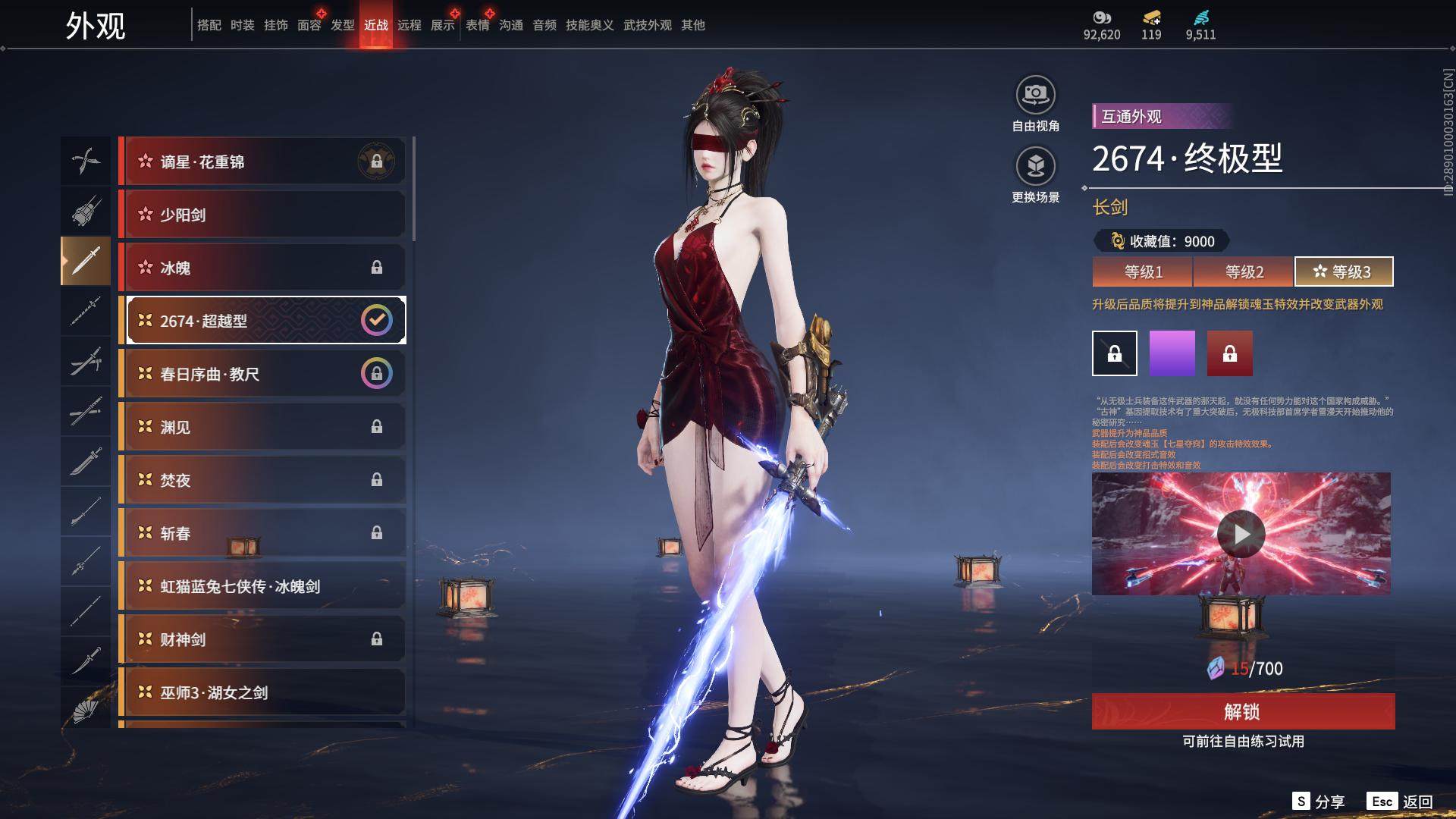Select the 春日序曲·教尺 skin
The height and width of the screenshot is (819, 1456).
tap(262, 374)
